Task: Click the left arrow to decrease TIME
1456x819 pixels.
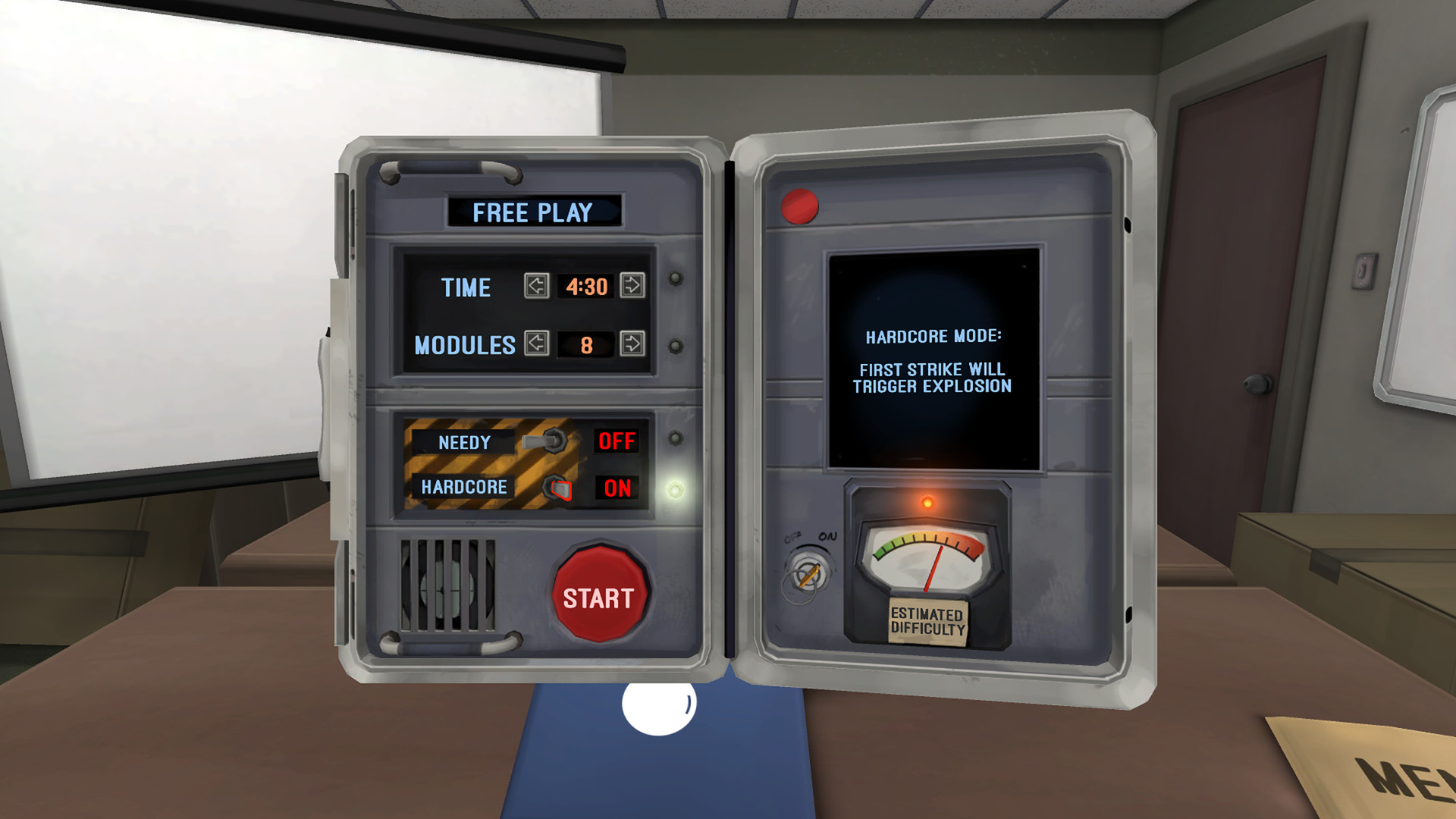Action: click(x=535, y=287)
